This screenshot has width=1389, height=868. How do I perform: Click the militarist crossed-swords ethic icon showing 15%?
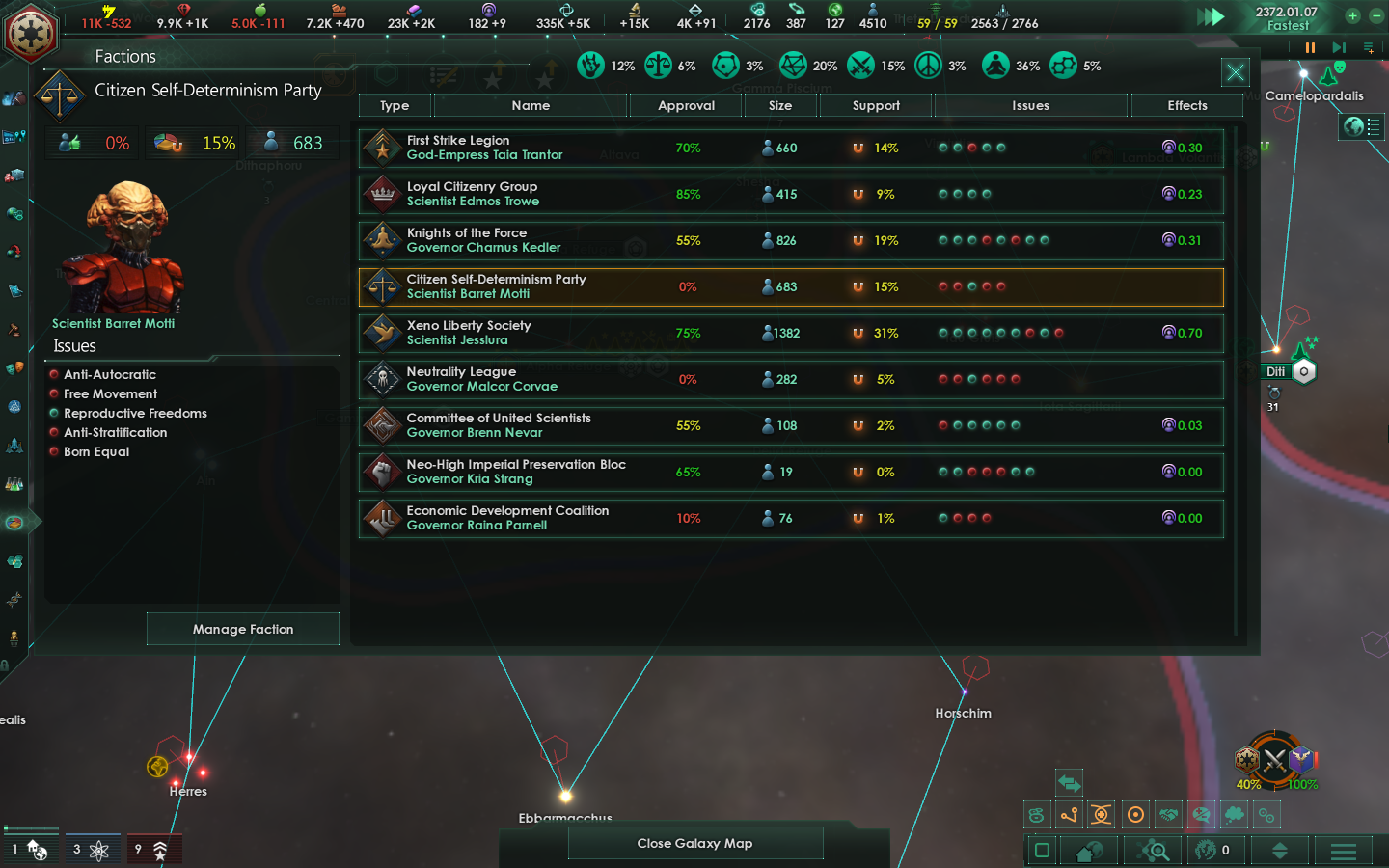pos(861,65)
